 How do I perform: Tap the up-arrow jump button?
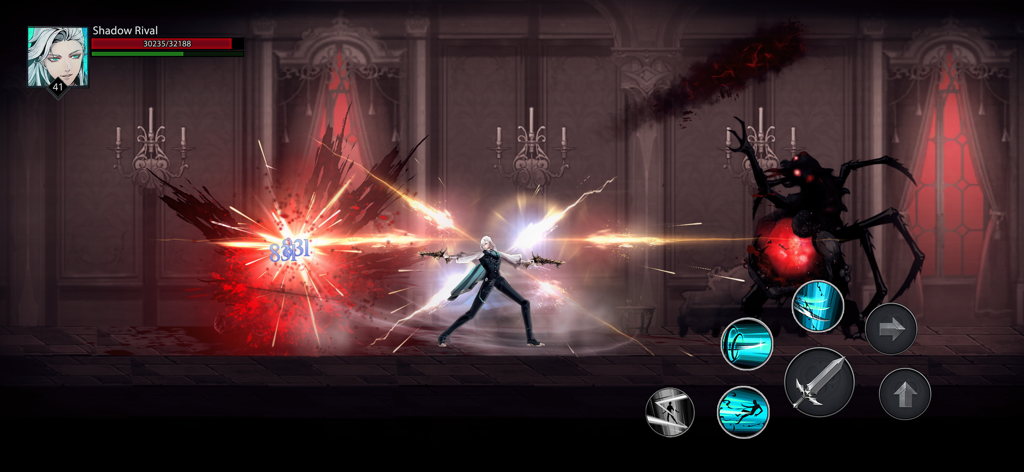pyautogui.click(x=904, y=394)
